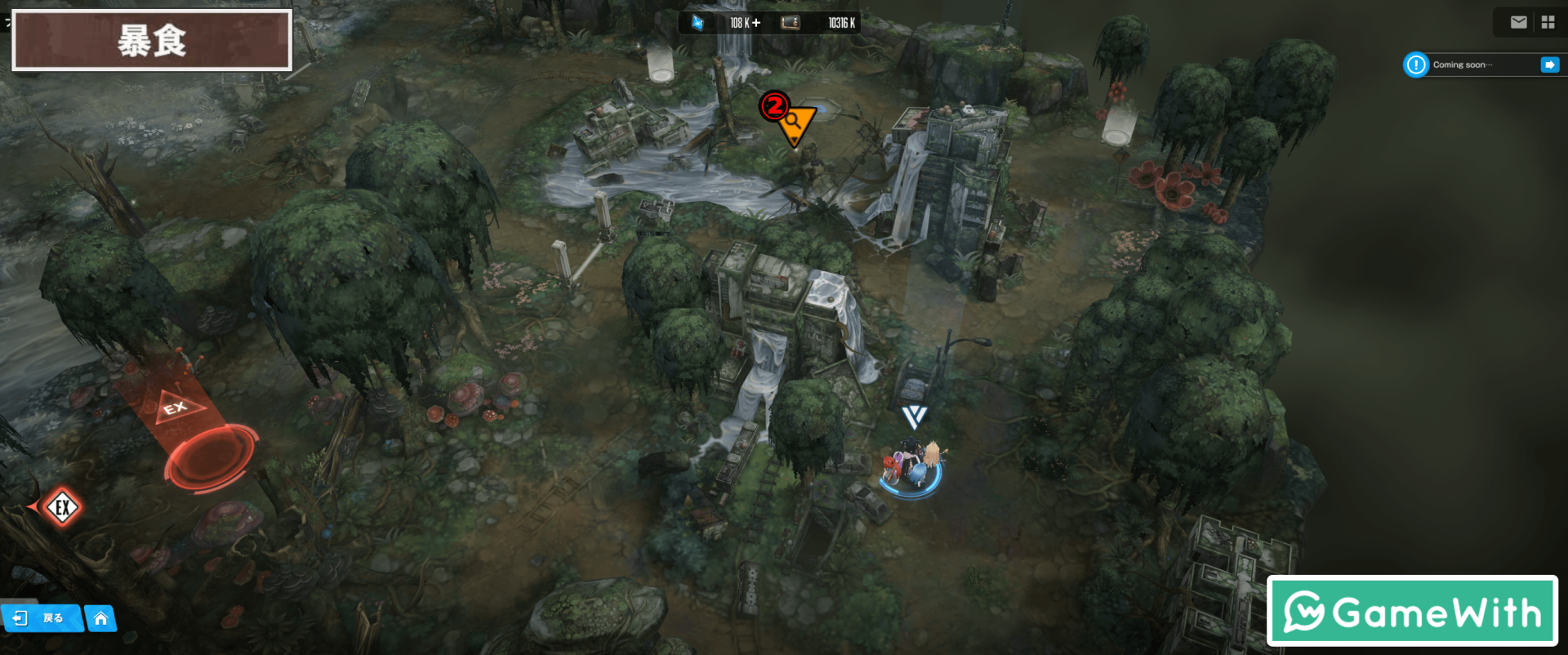
Task: Click the blue arrow on Coming soon banner
Action: click(1549, 65)
